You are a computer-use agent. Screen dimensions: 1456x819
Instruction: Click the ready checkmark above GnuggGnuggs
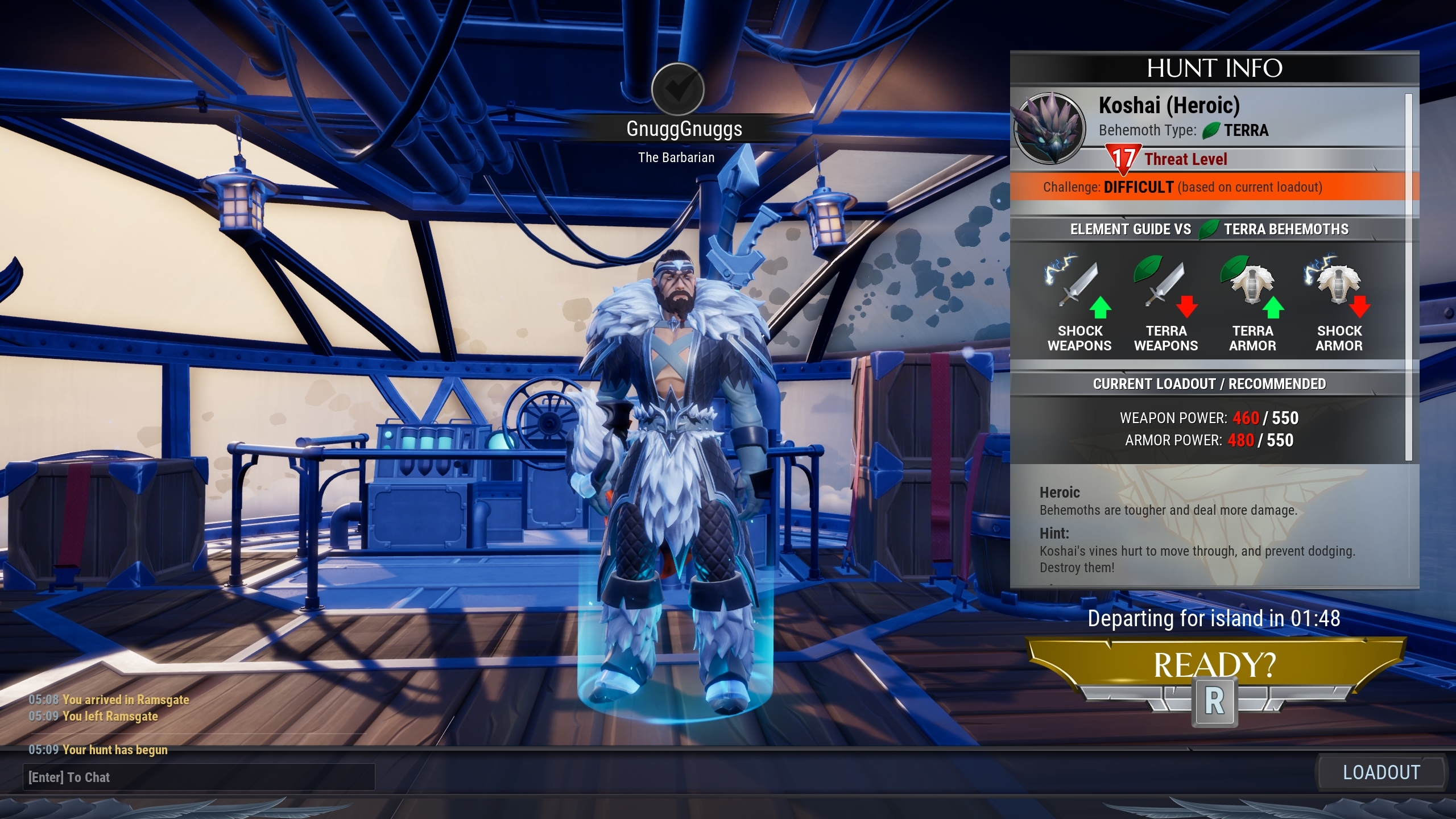pyautogui.click(x=677, y=89)
